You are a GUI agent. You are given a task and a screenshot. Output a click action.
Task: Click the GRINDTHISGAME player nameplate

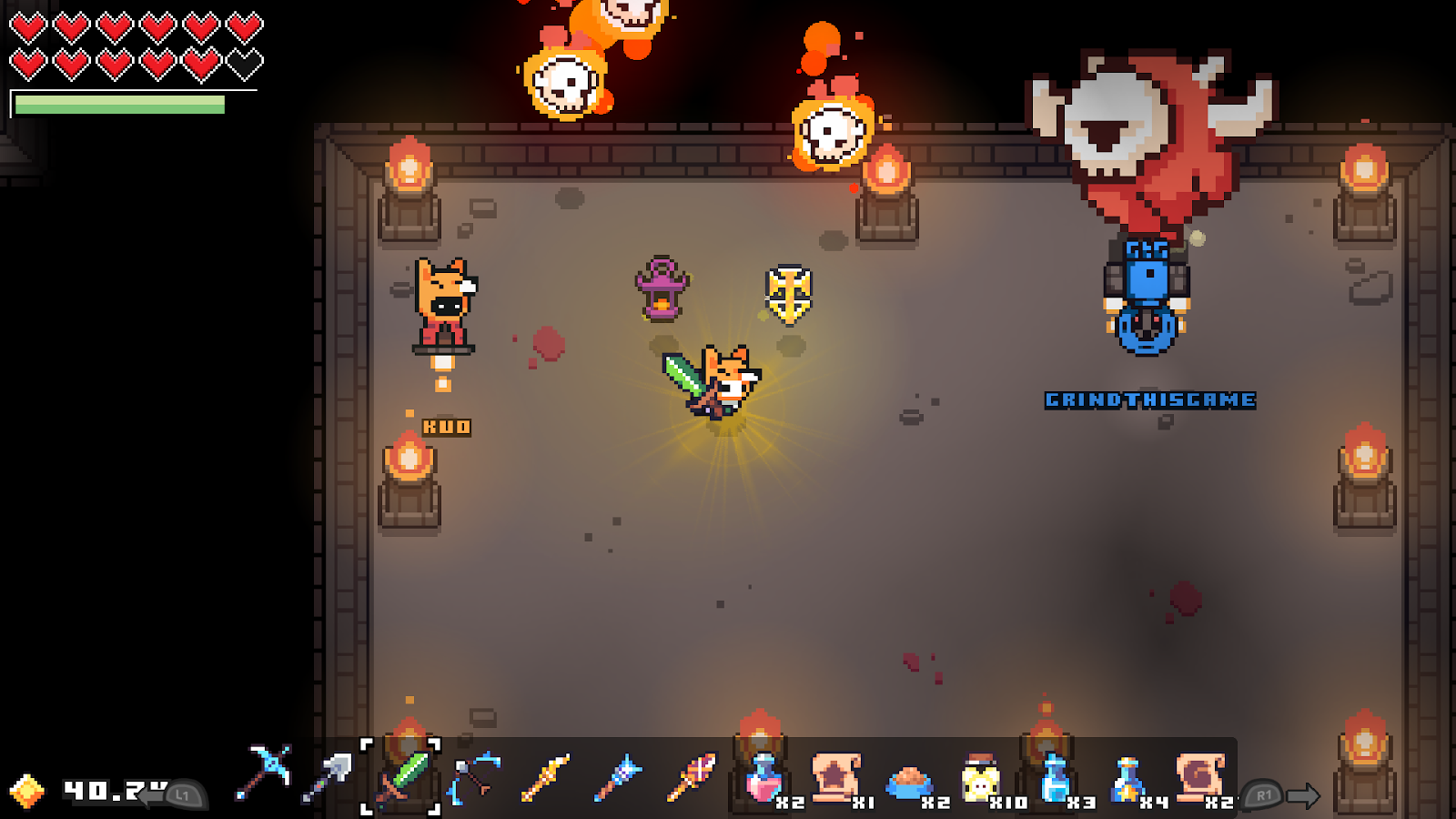[x=1148, y=398]
